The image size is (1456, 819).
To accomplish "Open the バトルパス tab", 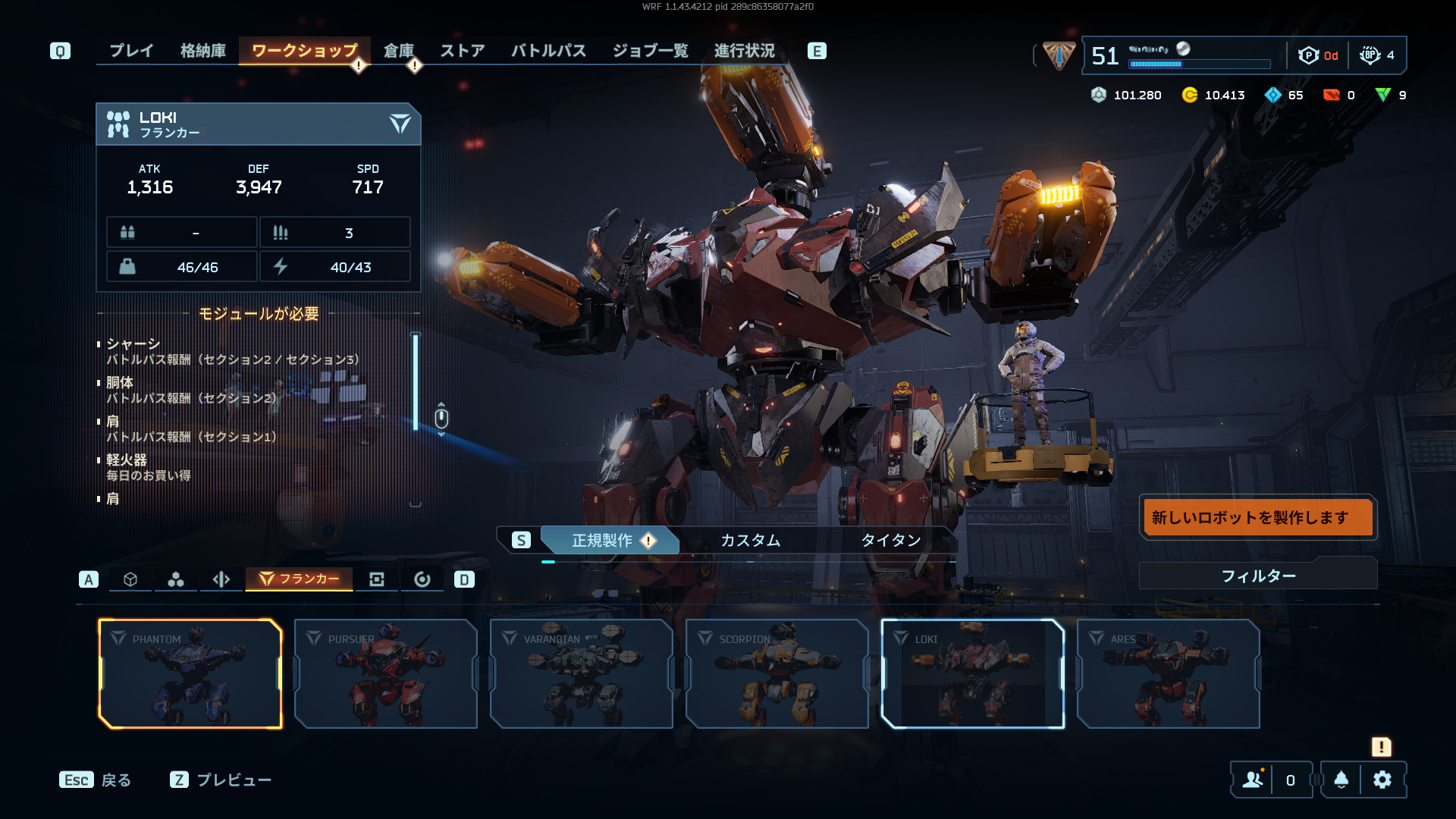I will [x=548, y=51].
